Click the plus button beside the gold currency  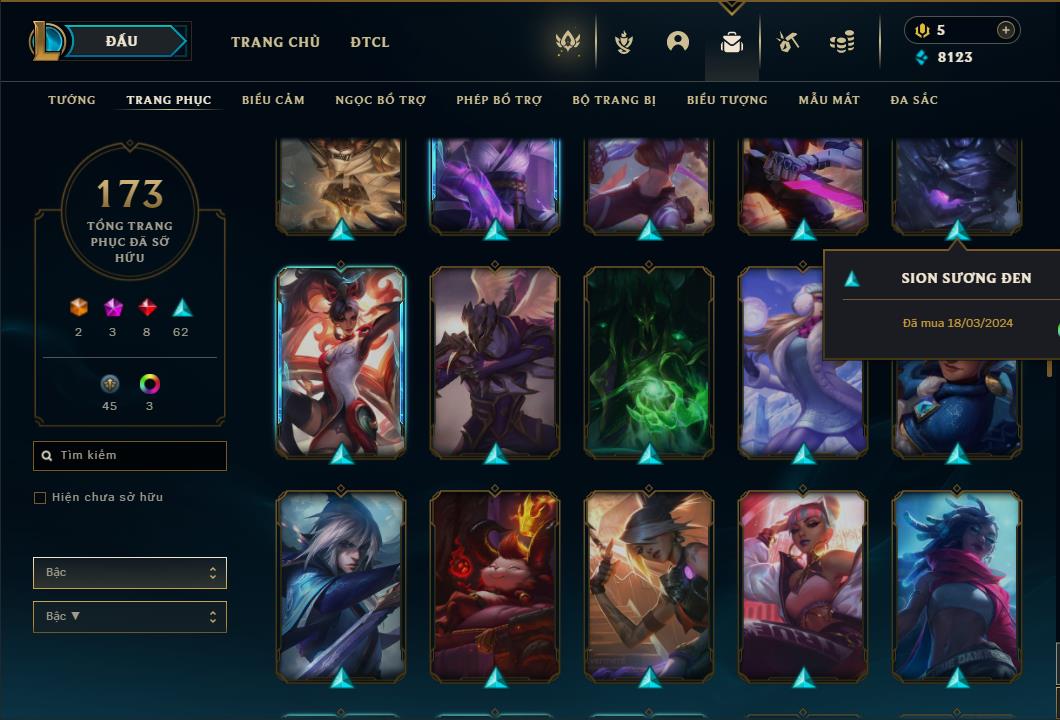pos(1006,30)
